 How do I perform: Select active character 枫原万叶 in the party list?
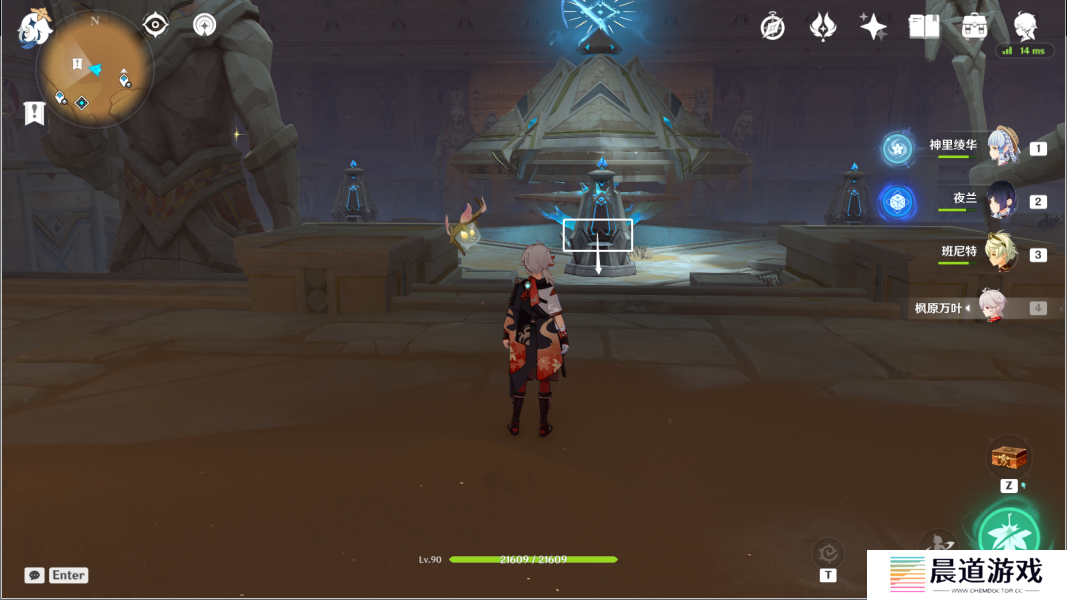(x=992, y=308)
